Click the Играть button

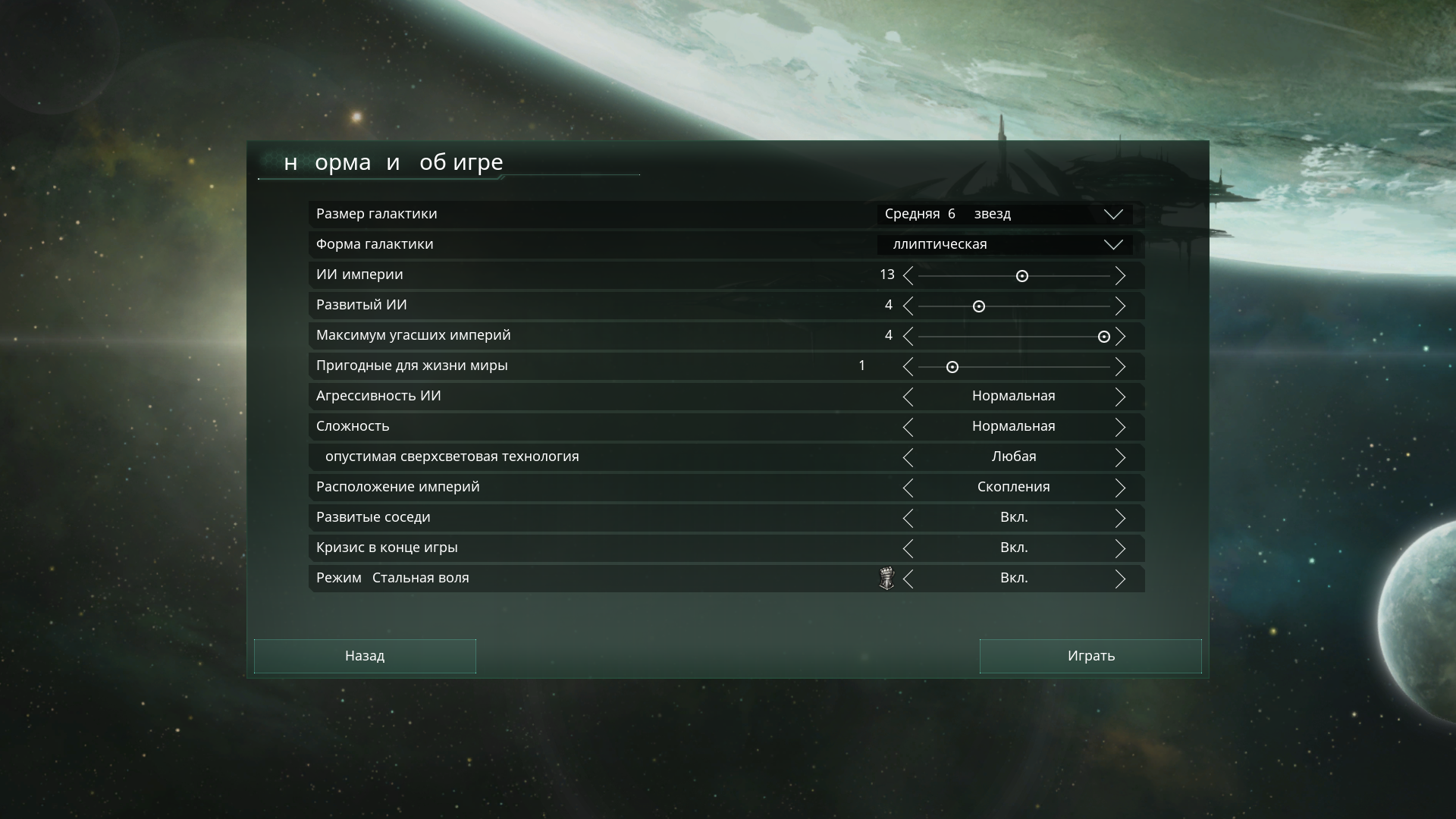pyautogui.click(x=1090, y=656)
